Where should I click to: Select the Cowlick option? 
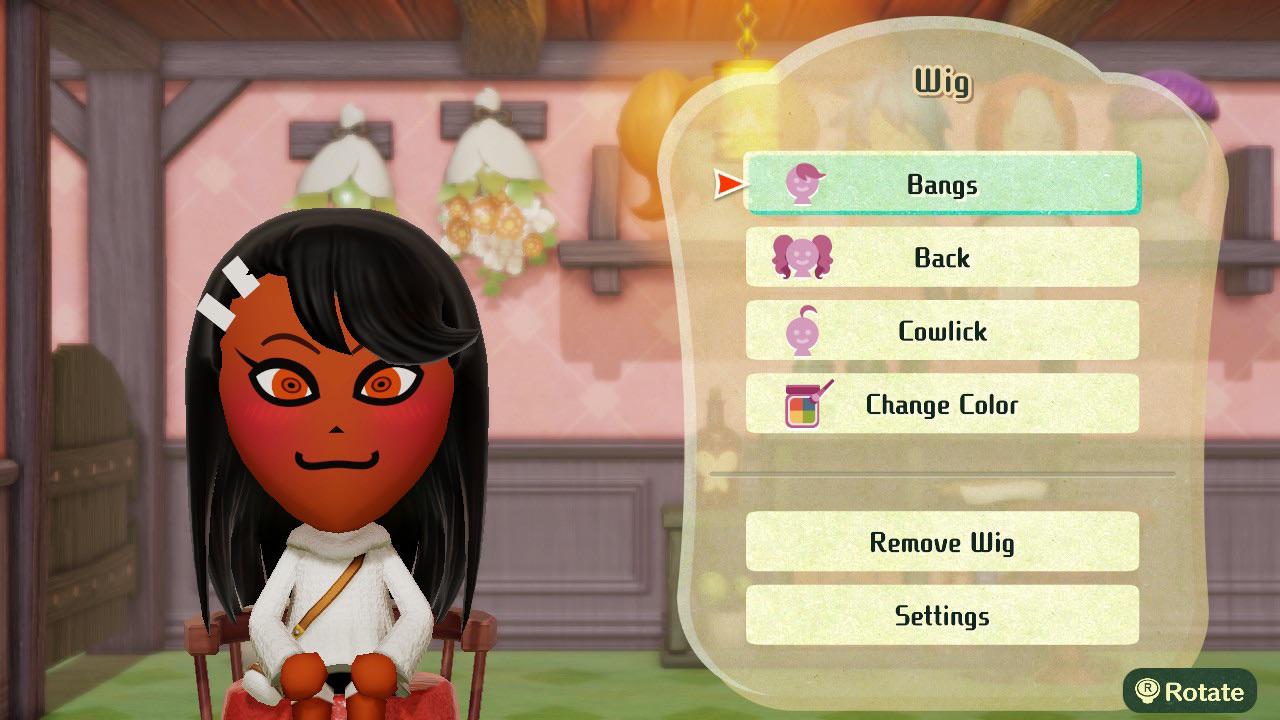coord(941,331)
